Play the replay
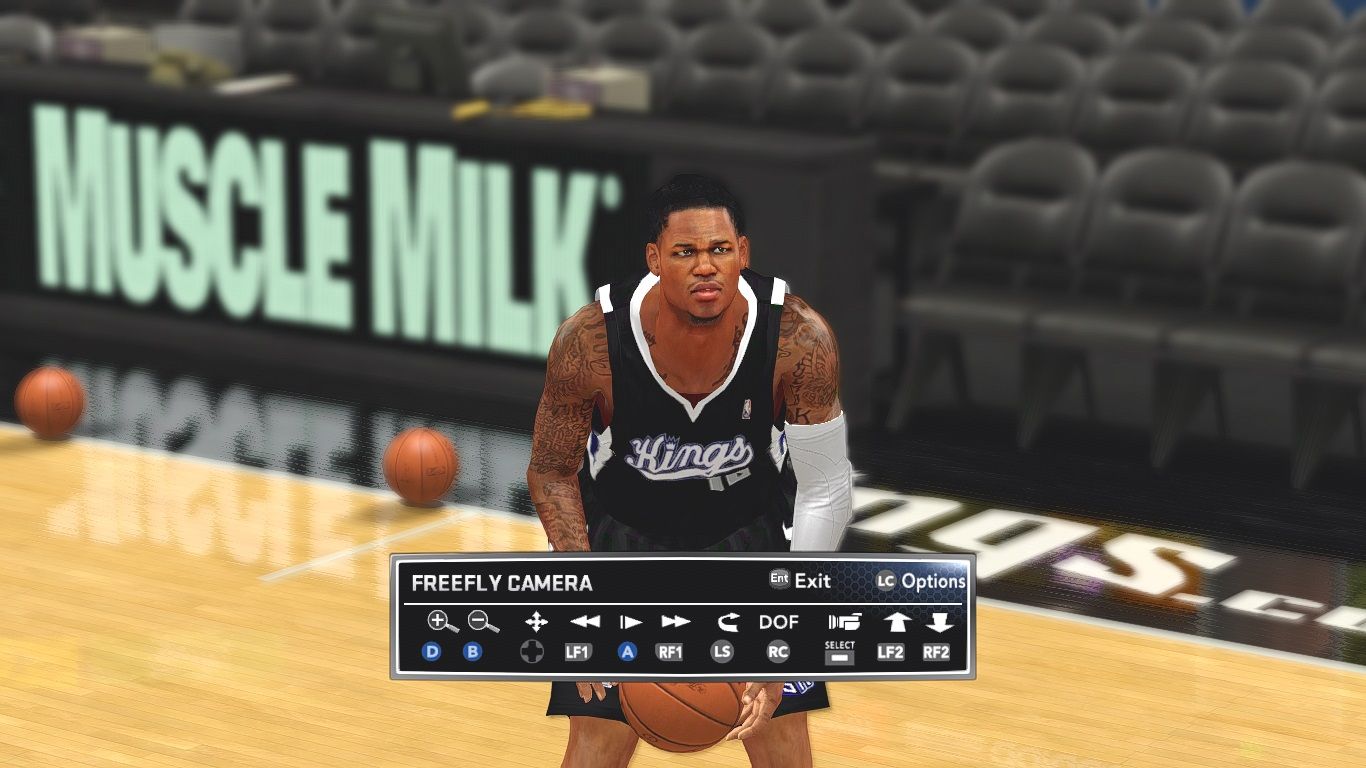Screen dimensions: 1366x768 630,622
